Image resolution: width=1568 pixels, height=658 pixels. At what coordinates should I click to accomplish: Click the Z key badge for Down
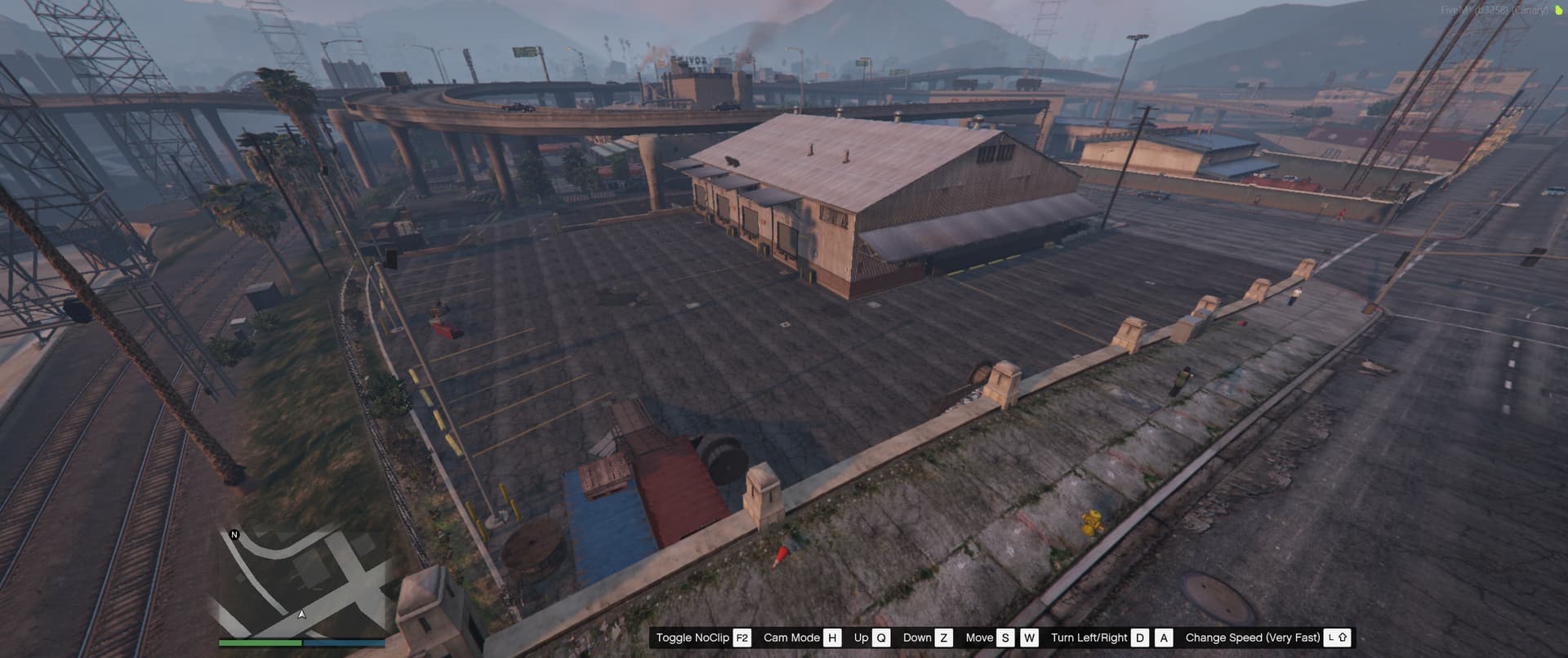tap(943, 638)
